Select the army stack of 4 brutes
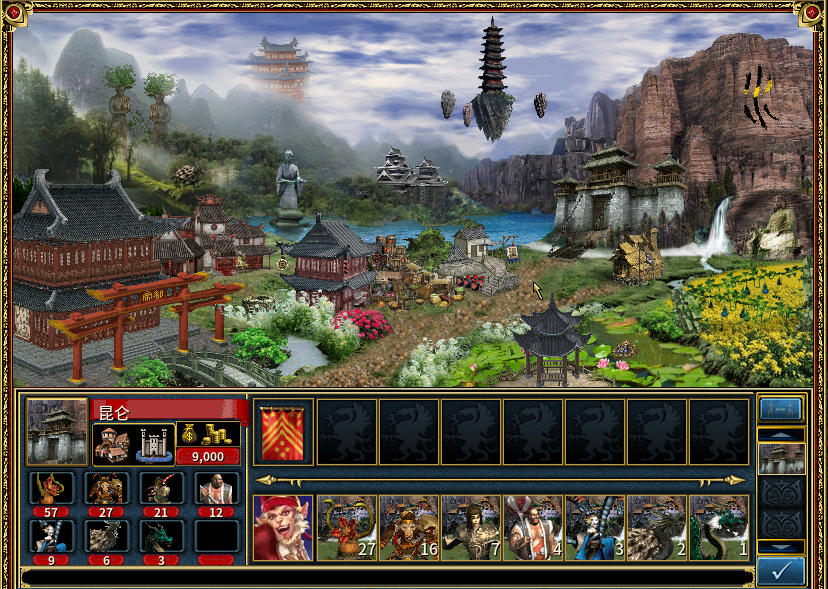Image resolution: width=828 pixels, height=589 pixels. (533, 527)
